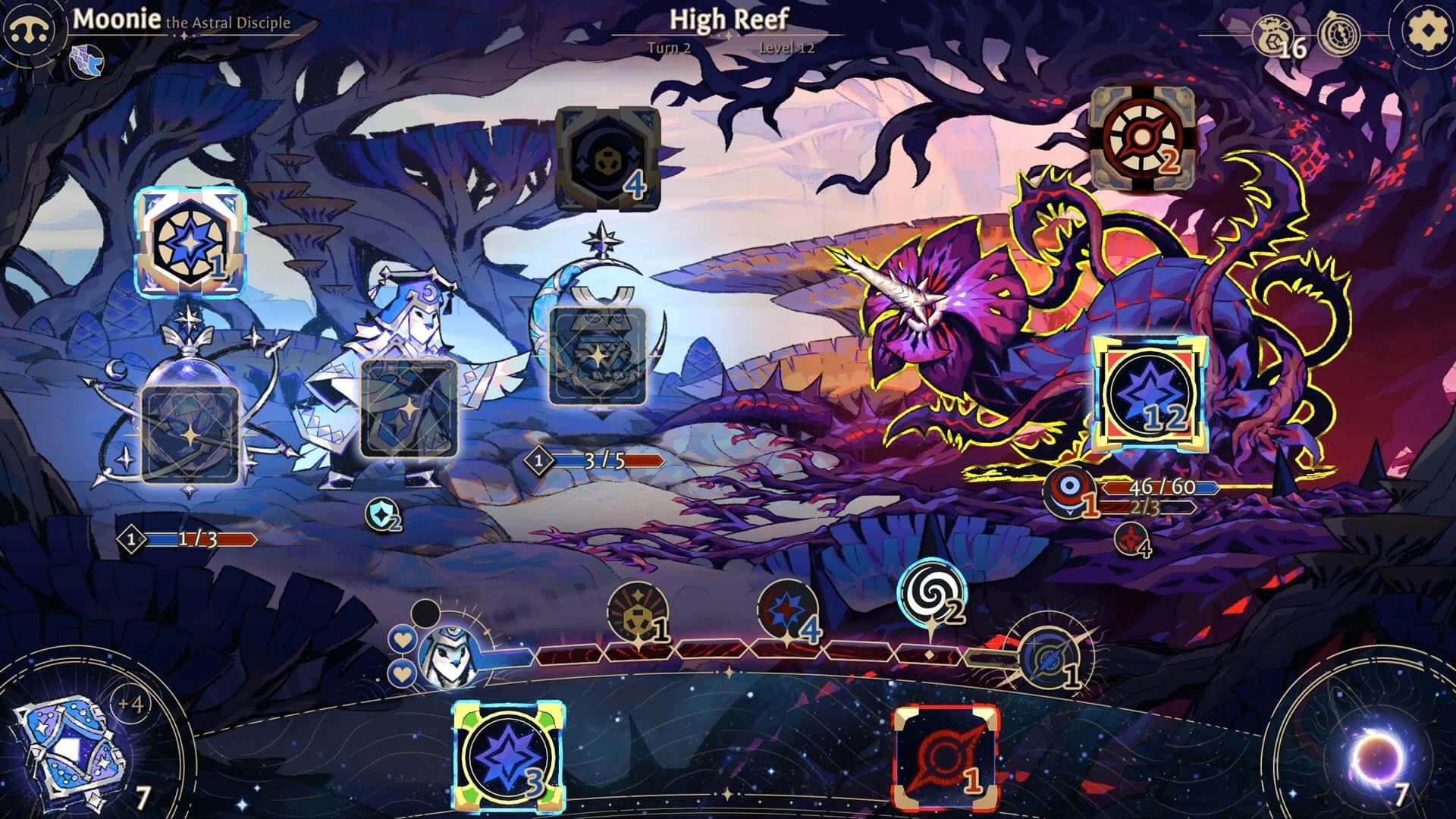Select the star token showing 4 on timeline
This screenshot has height=819, width=1456.
pyautogui.click(x=786, y=610)
